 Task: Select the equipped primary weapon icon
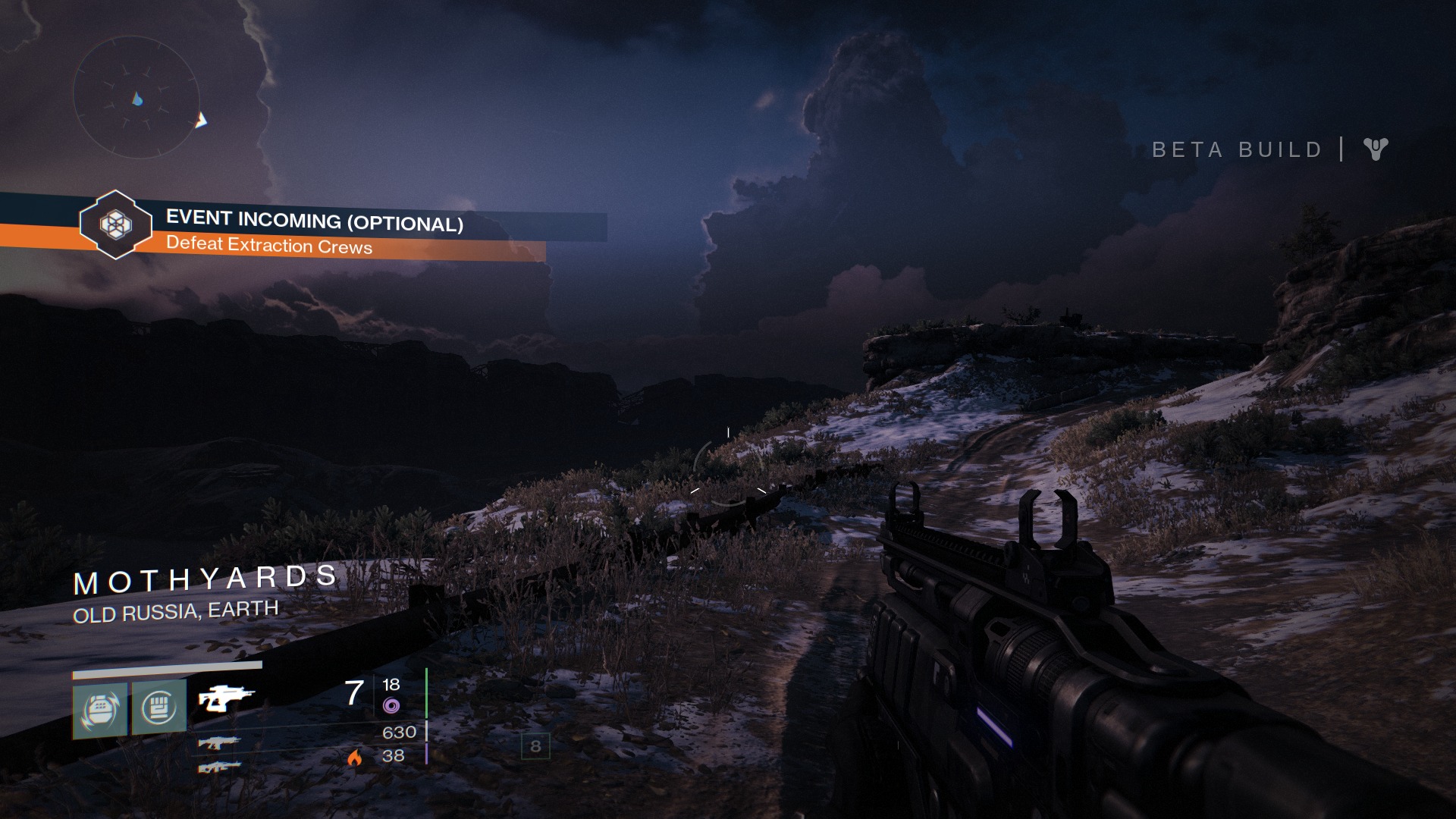[x=226, y=698]
